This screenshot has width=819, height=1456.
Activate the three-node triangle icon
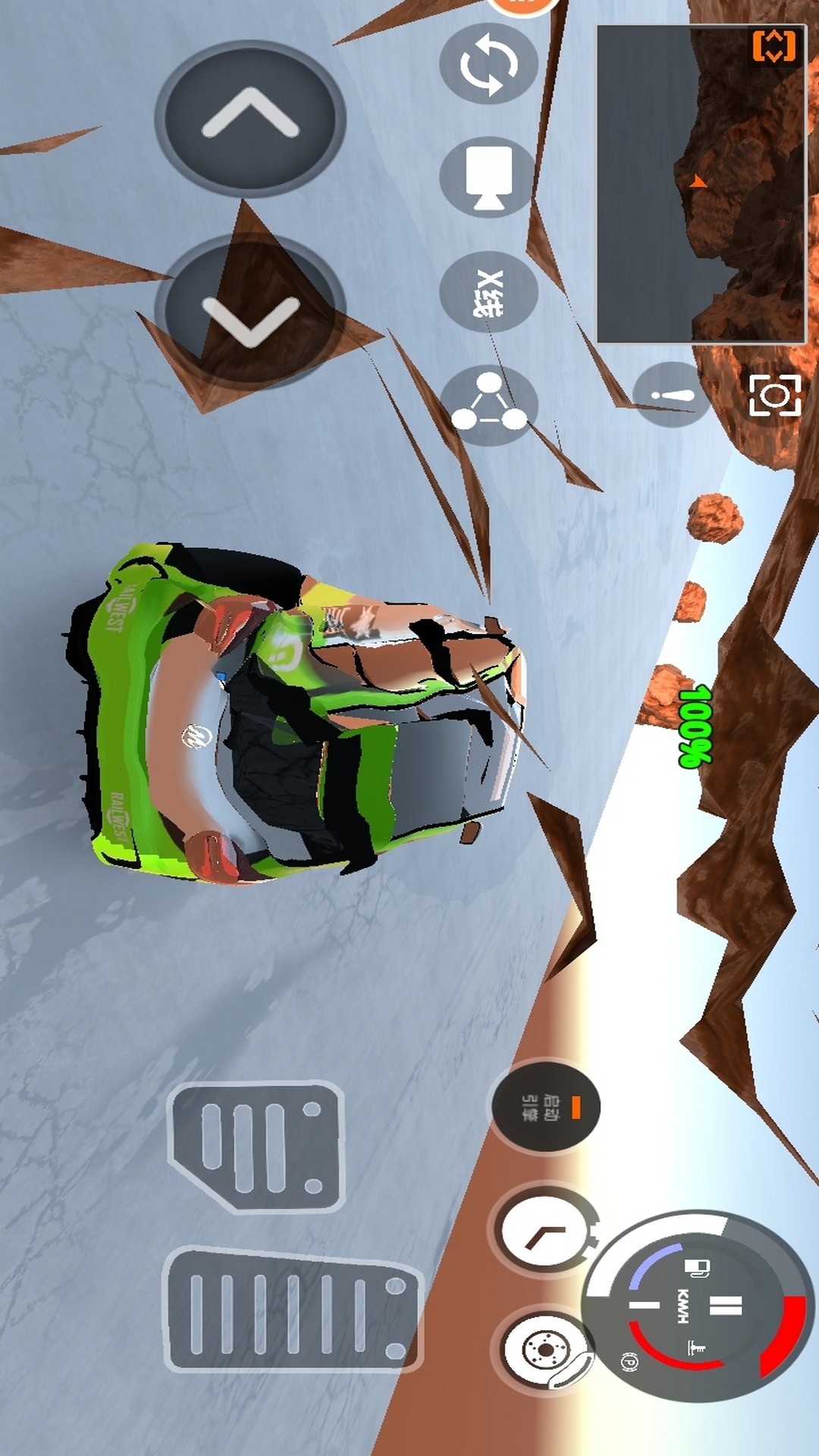coord(488,405)
